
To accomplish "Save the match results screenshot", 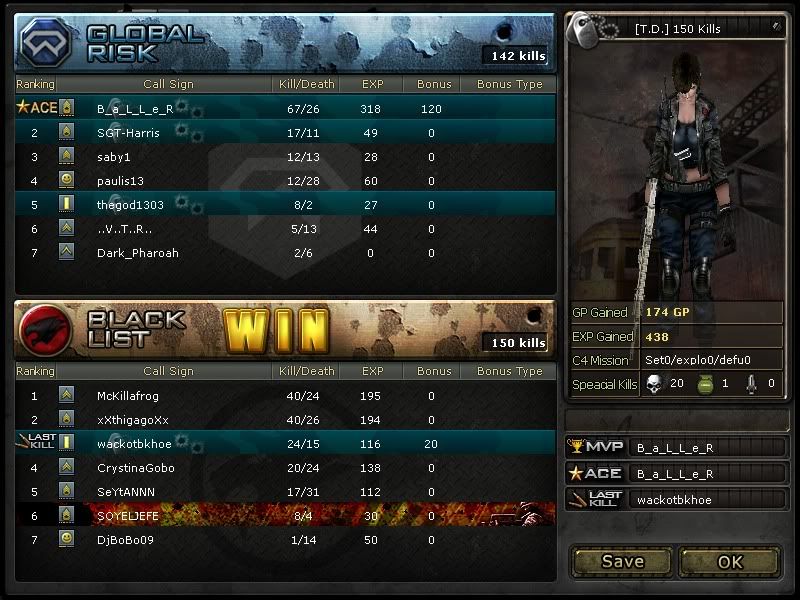I will click(x=622, y=561).
